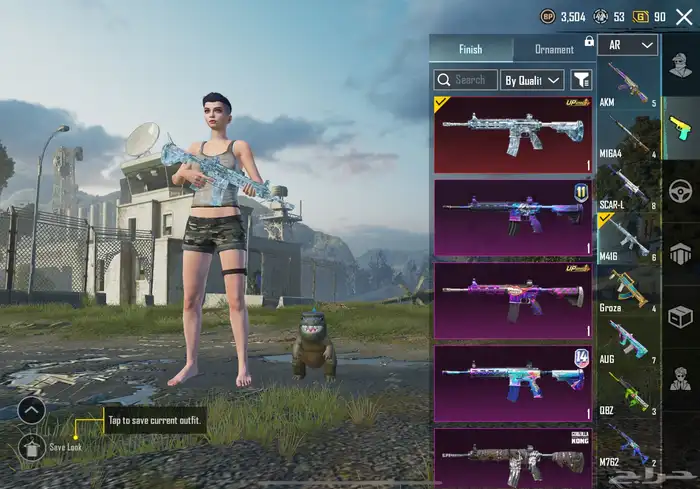This screenshot has width=700, height=489.
Task: Open the vehicle steering wheel category
Action: pos(680,189)
